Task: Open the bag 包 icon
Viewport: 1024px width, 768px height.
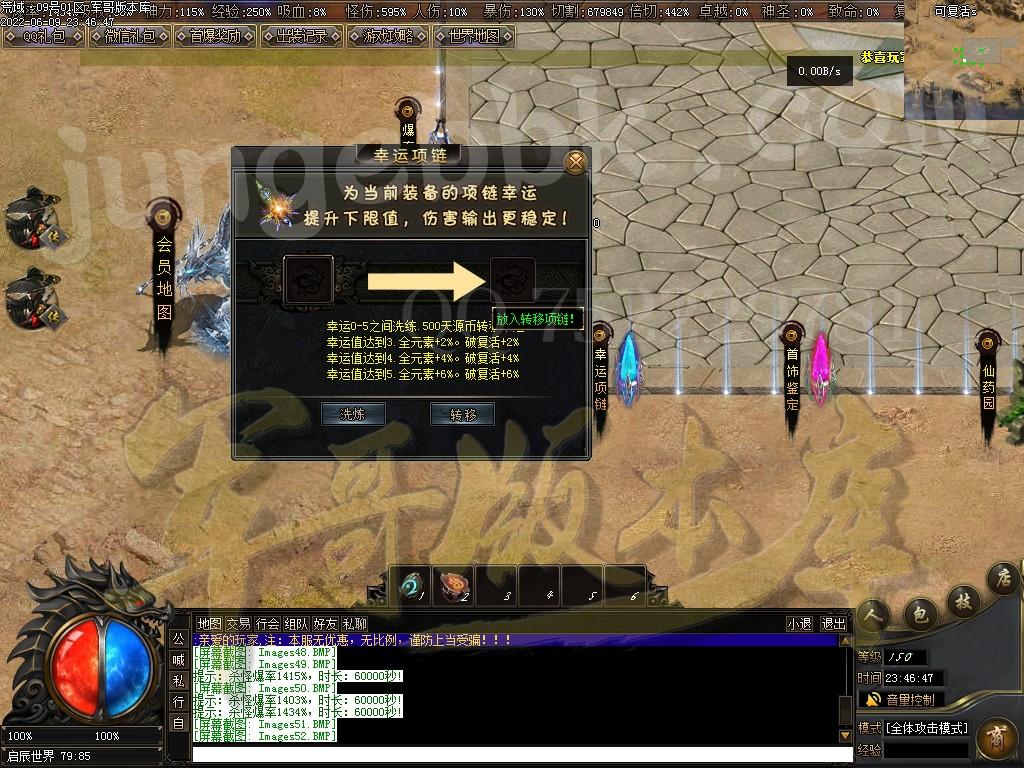Action: 918,613
